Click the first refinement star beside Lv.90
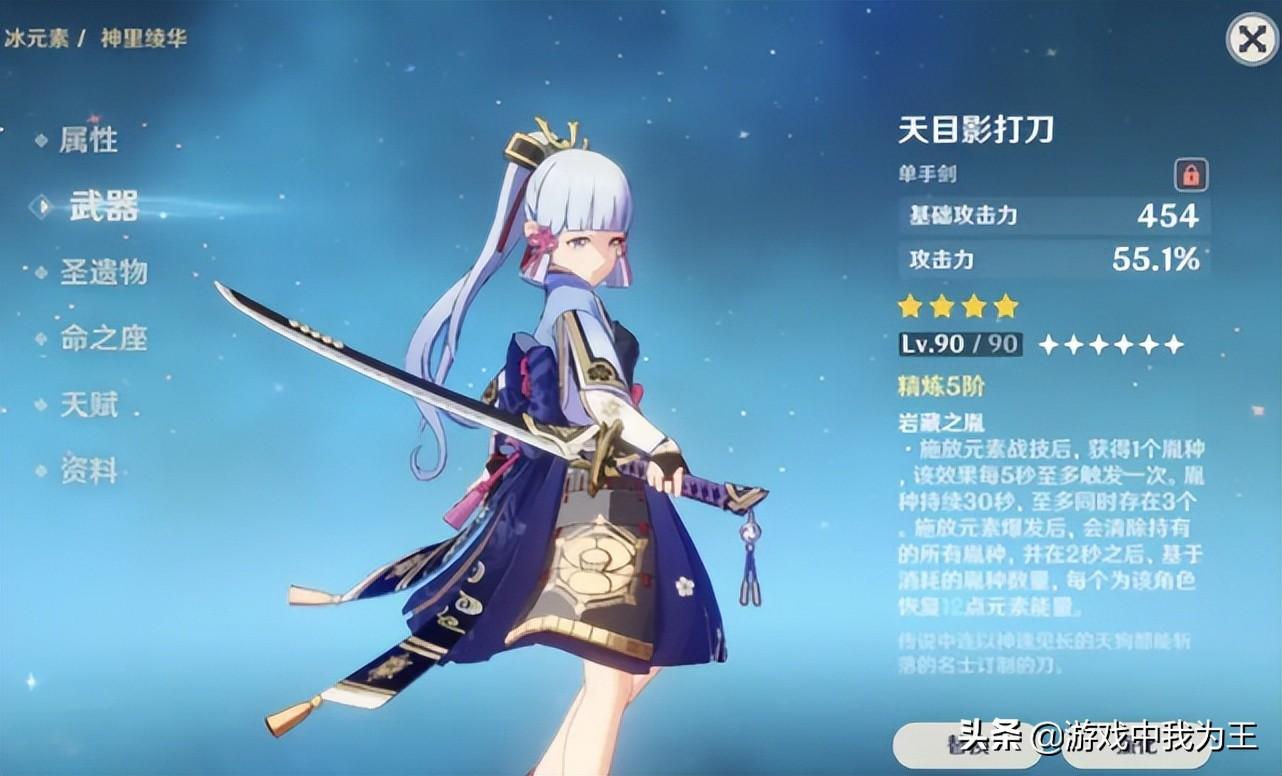Viewport: 1282px width, 776px height. pos(1050,345)
